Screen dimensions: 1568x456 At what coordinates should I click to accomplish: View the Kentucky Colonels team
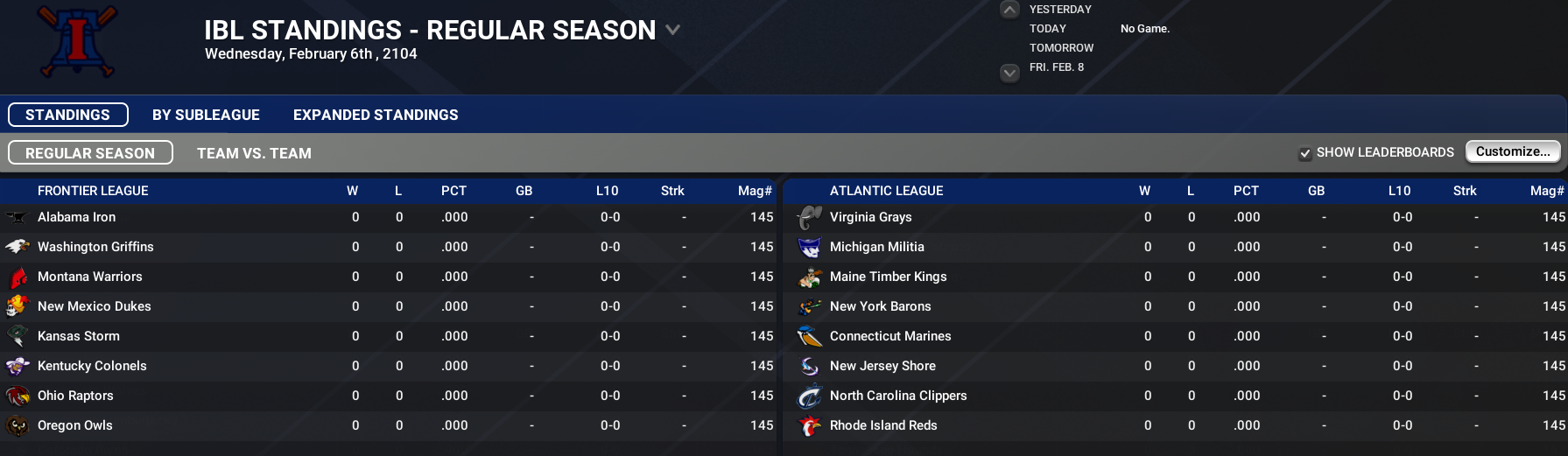[x=92, y=366]
